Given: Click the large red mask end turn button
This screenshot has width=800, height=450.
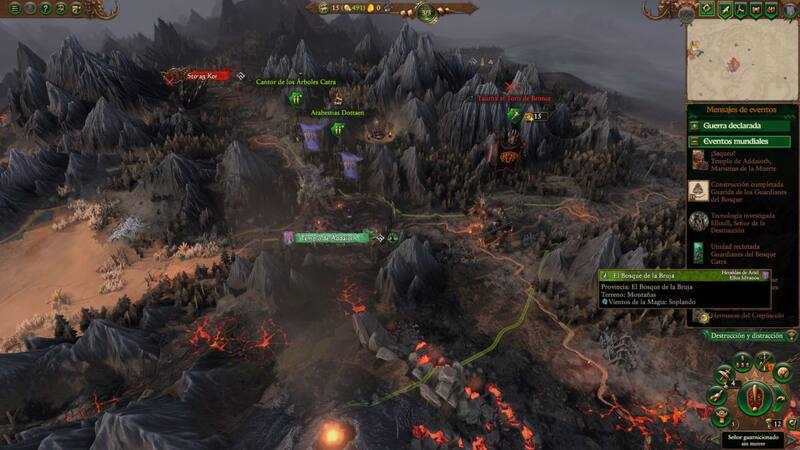Looking at the screenshot, I should coord(756,397).
